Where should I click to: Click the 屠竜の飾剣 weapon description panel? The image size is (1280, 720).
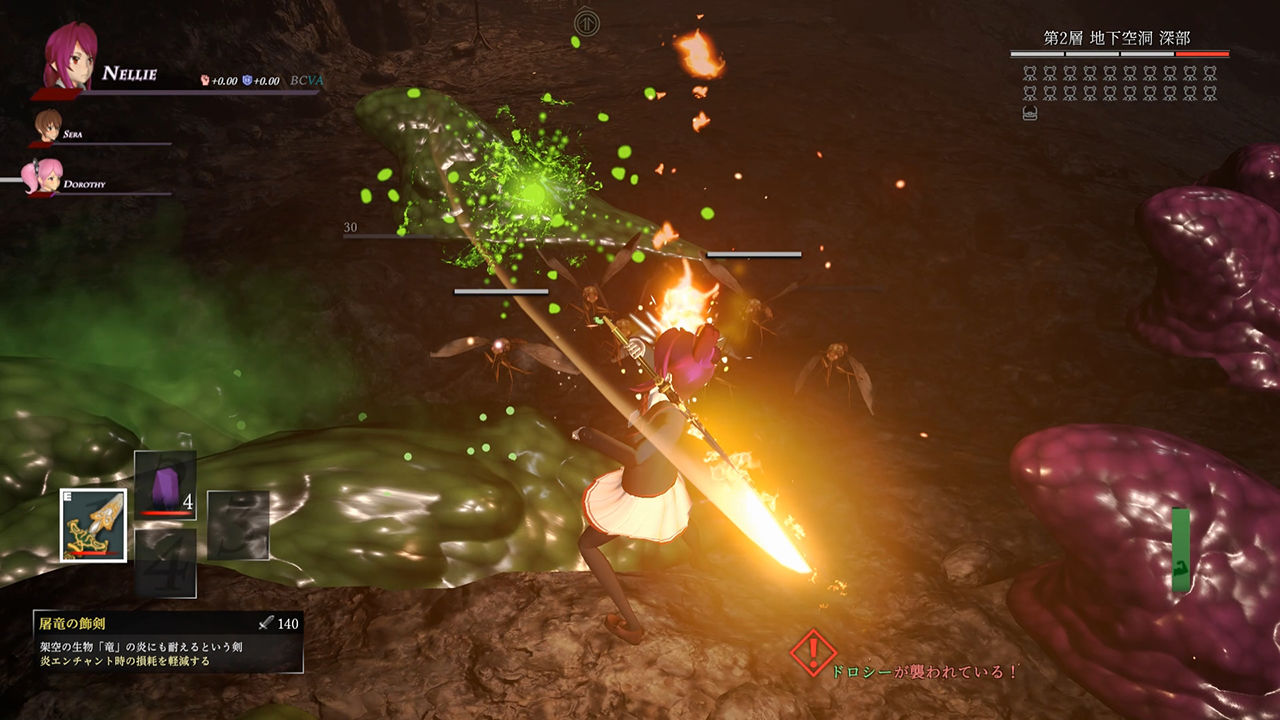(x=167, y=641)
